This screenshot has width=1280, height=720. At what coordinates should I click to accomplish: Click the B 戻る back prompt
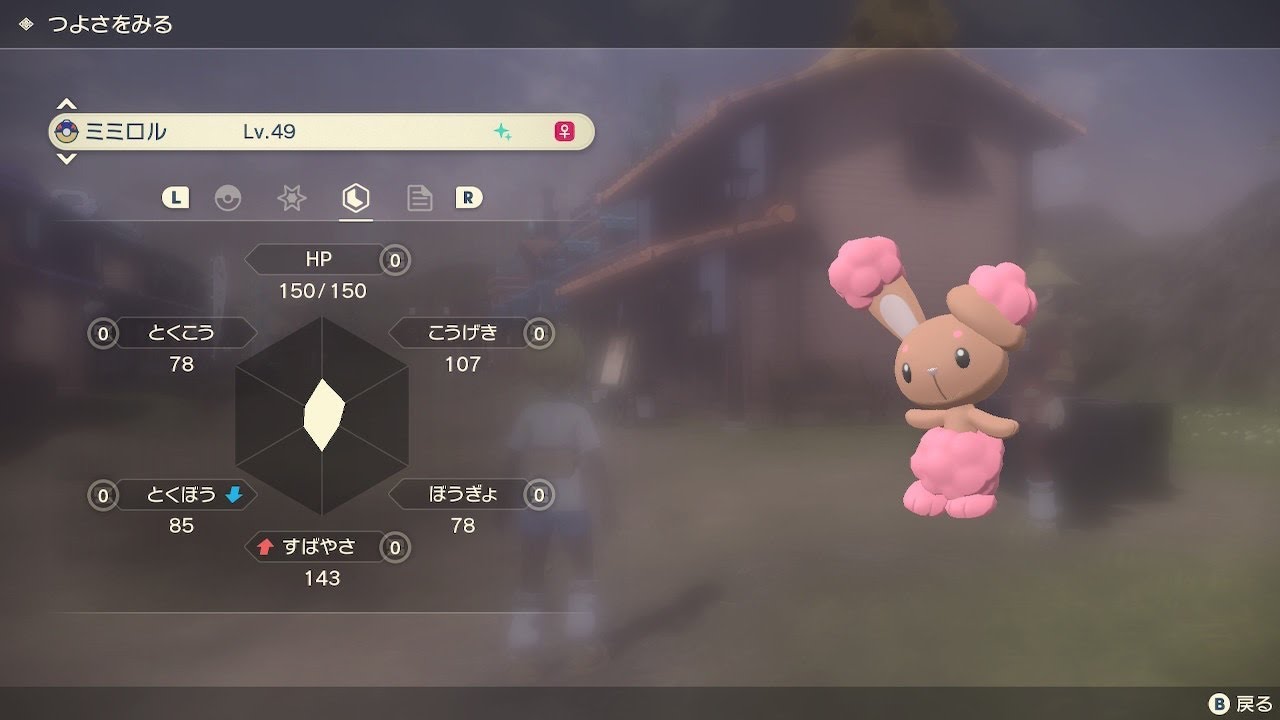(1234, 702)
